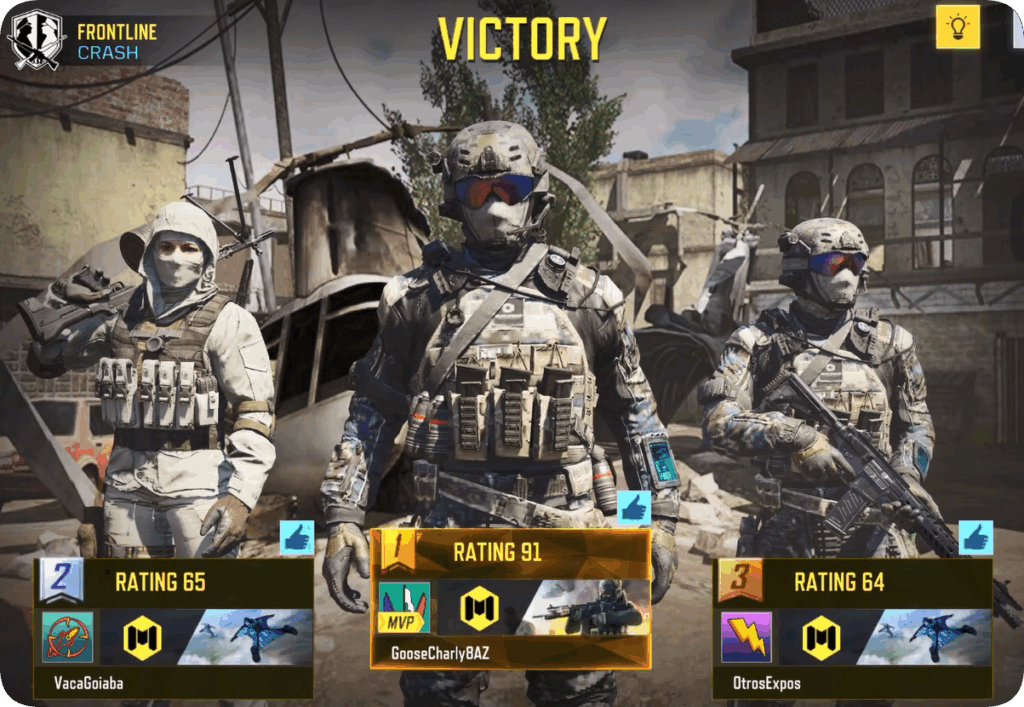Viewport: 1024px width, 707px height.
Task: Select GooseCharly8AZ's MVP avatar
Action: tap(404, 608)
